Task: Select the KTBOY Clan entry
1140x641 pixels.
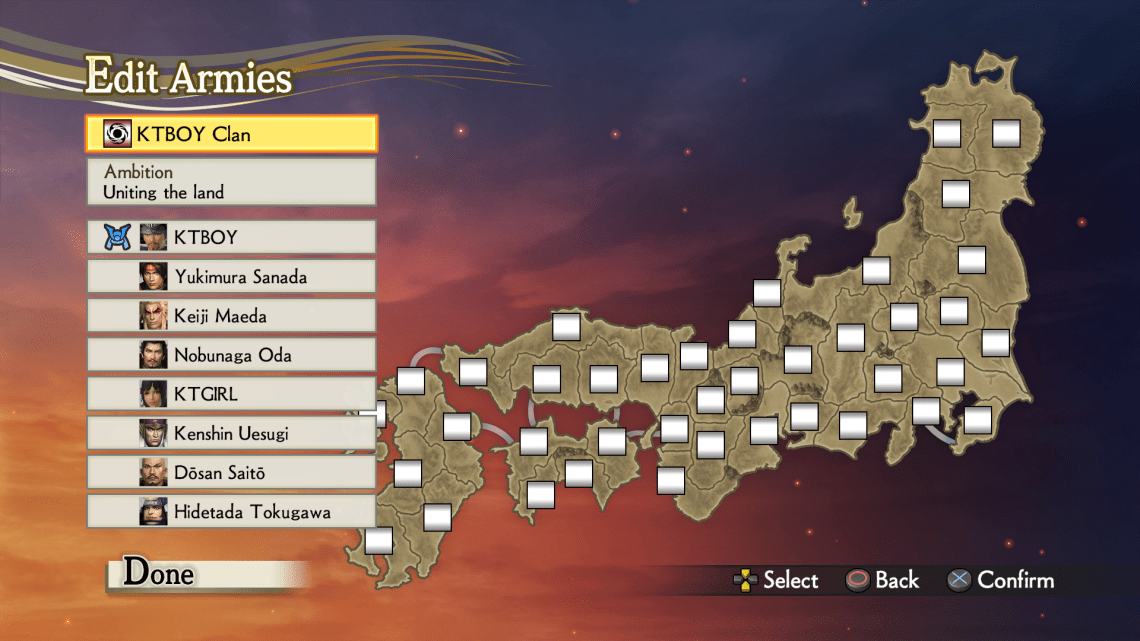Action: click(x=231, y=134)
